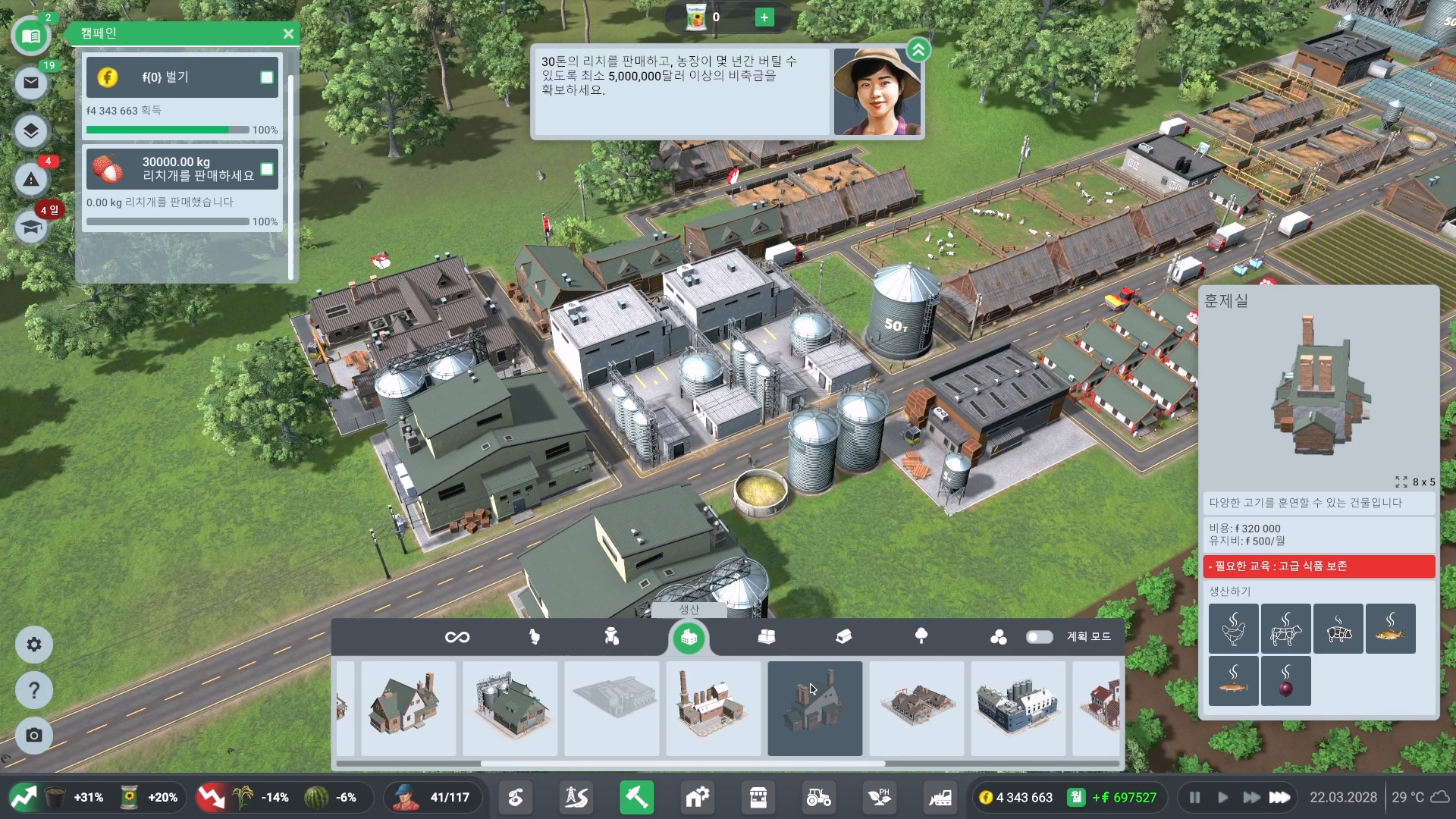Close the campaign panel
Screen dimensions: 1456x819
click(288, 34)
